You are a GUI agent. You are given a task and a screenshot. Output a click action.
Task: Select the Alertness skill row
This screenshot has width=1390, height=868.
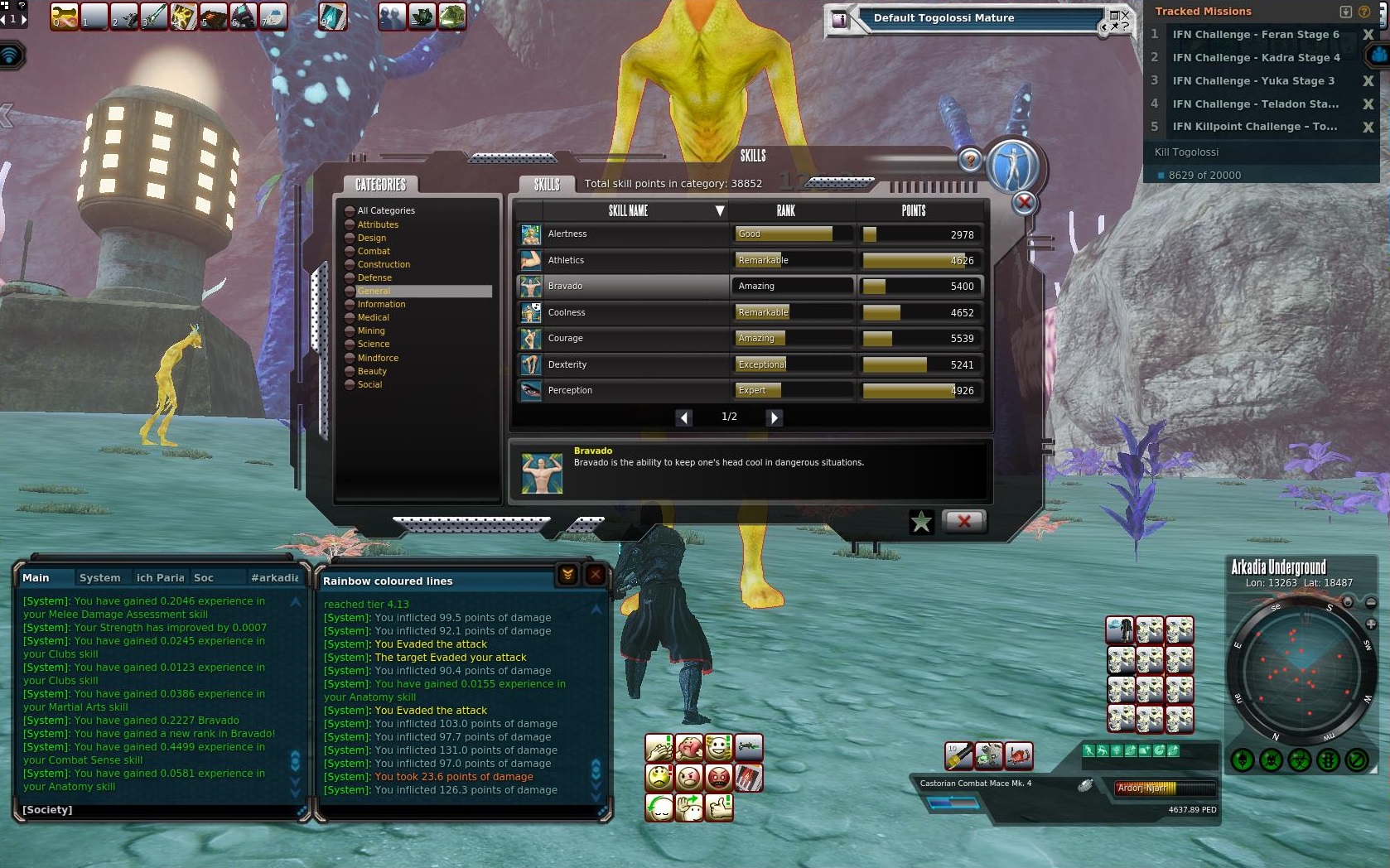tap(621, 234)
